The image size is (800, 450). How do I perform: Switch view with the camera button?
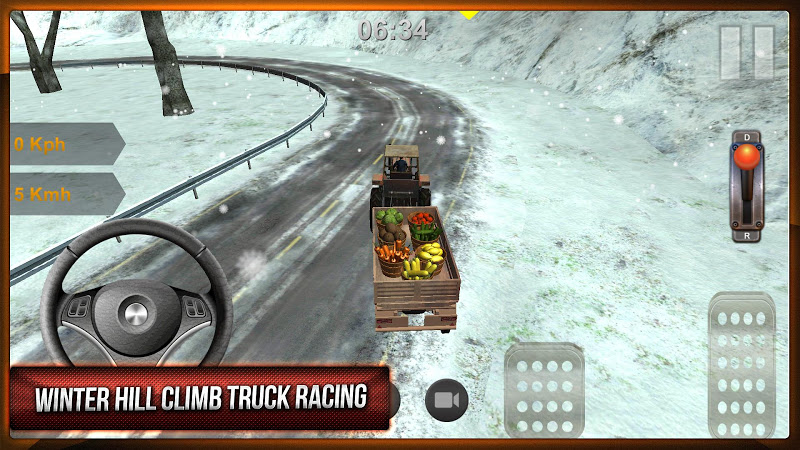tap(447, 400)
